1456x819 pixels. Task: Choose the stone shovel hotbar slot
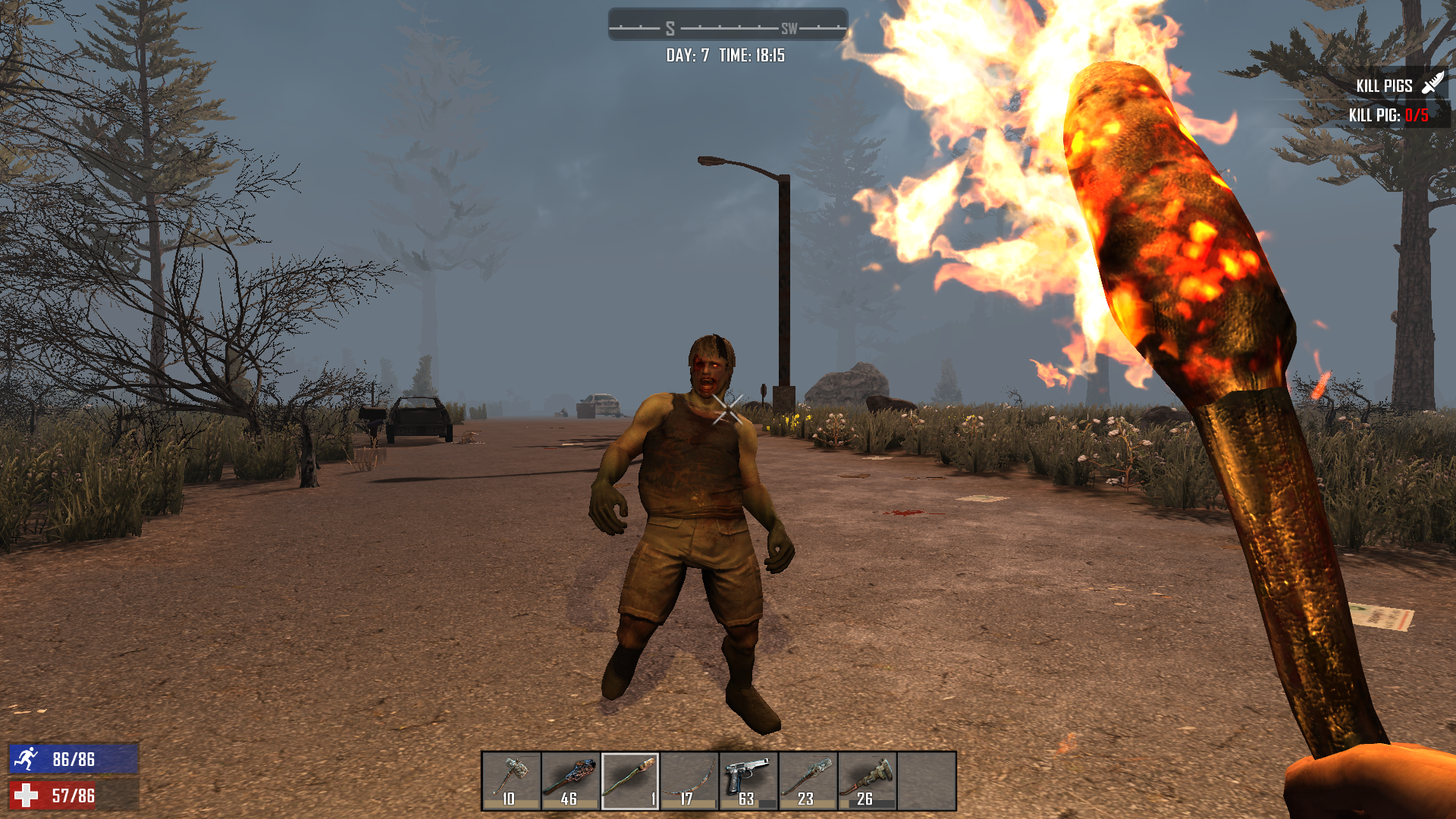pyautogui.click(x=808, y=781)
